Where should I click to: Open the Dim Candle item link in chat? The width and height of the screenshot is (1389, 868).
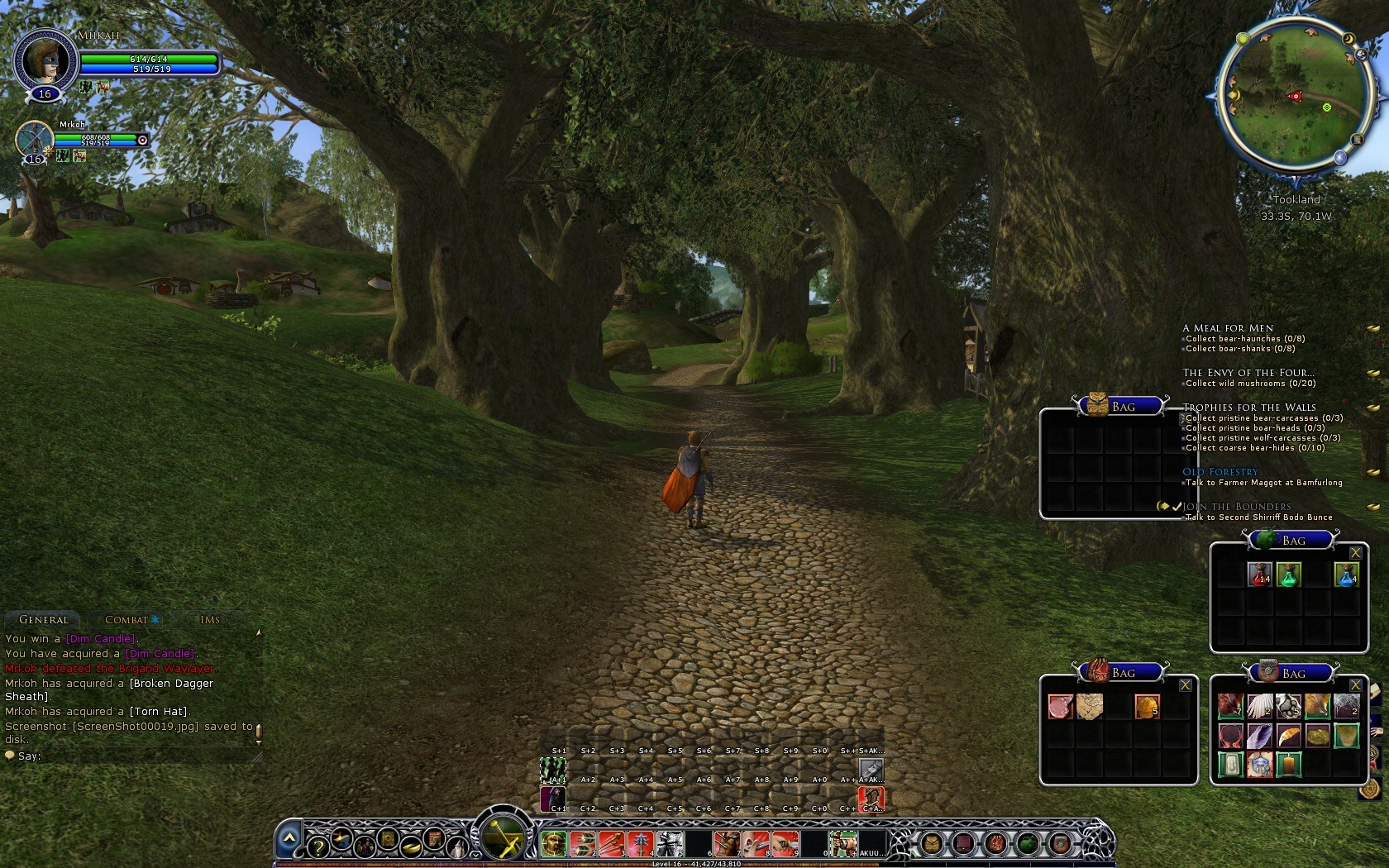99,638
